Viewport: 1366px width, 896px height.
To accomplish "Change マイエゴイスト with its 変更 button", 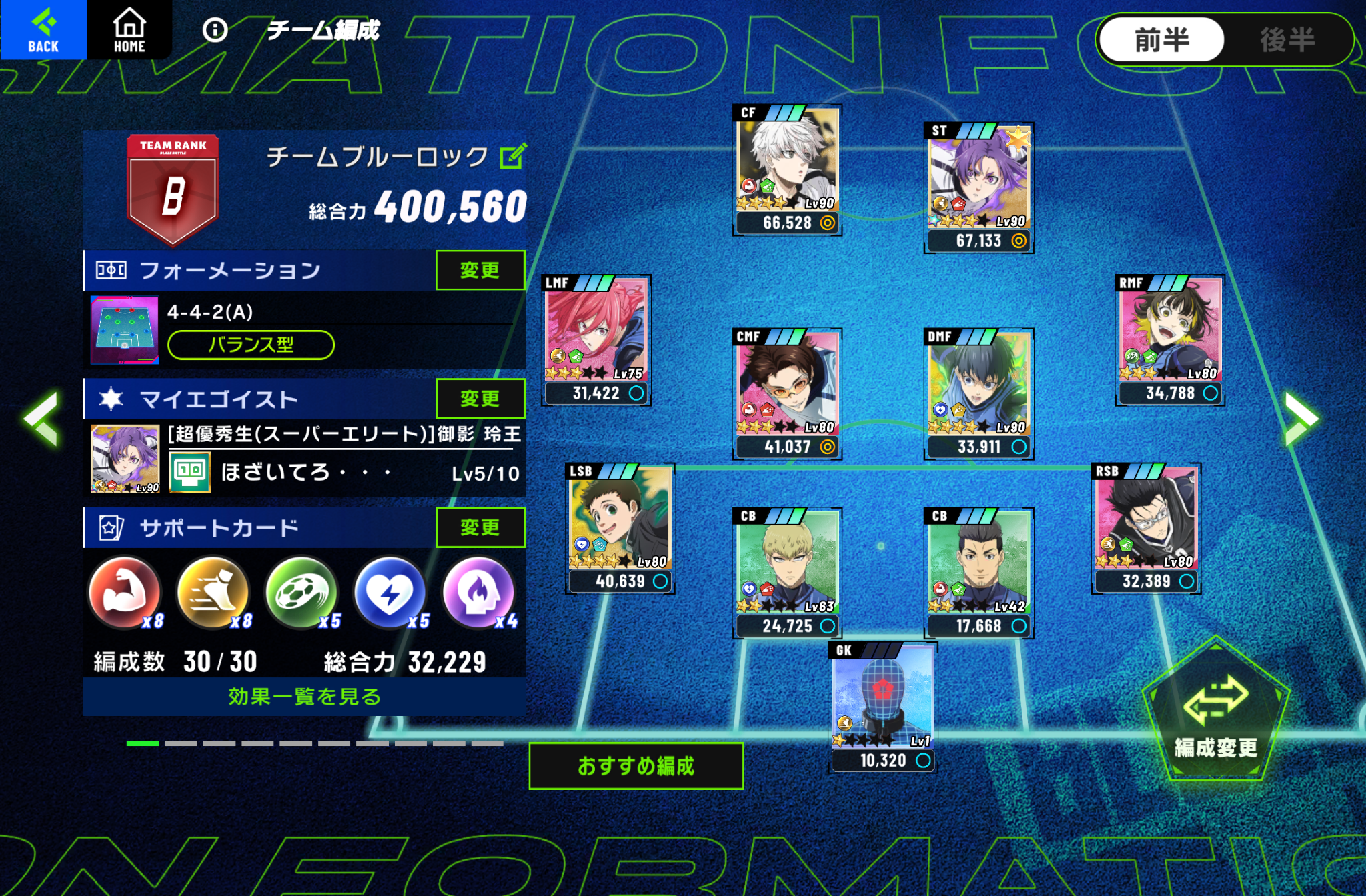I will pyautogui.click(x=480, y=399).
